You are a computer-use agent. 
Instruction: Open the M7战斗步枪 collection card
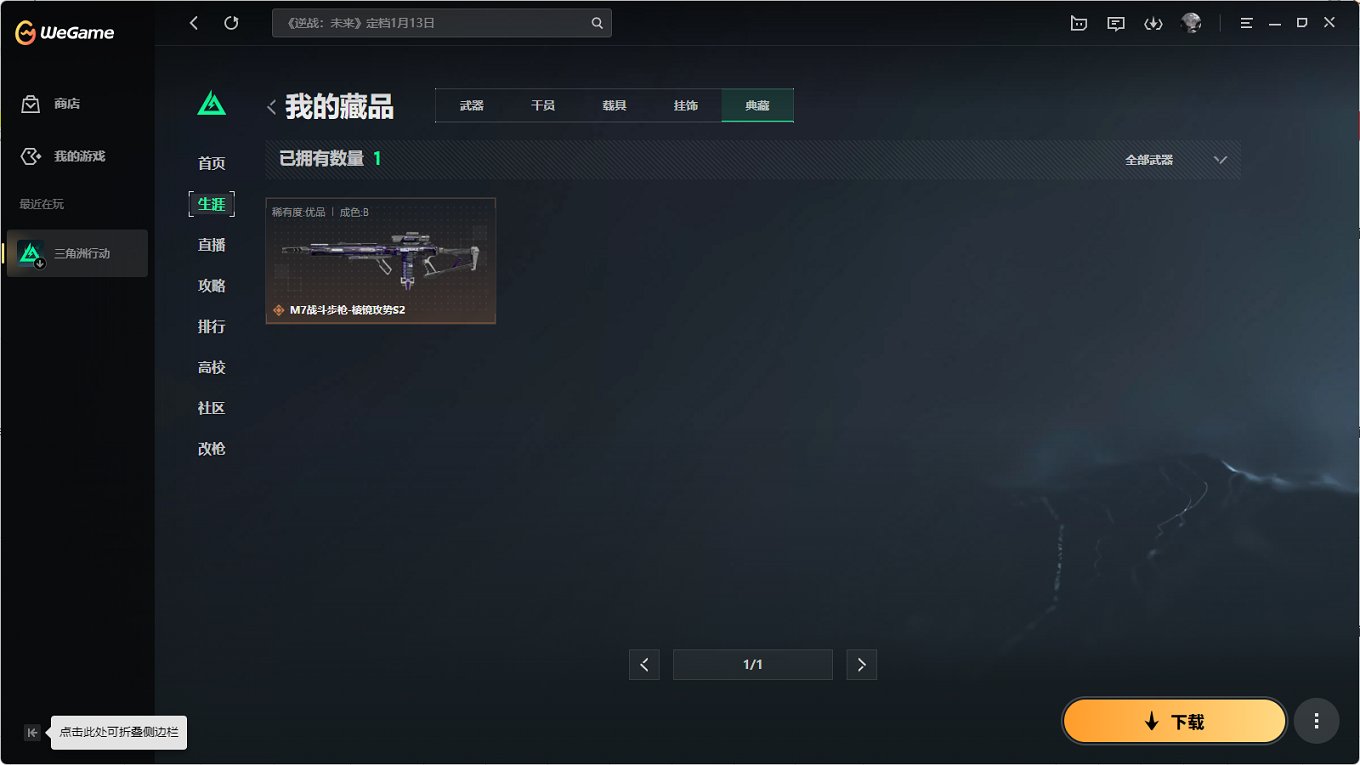point(380,260)
